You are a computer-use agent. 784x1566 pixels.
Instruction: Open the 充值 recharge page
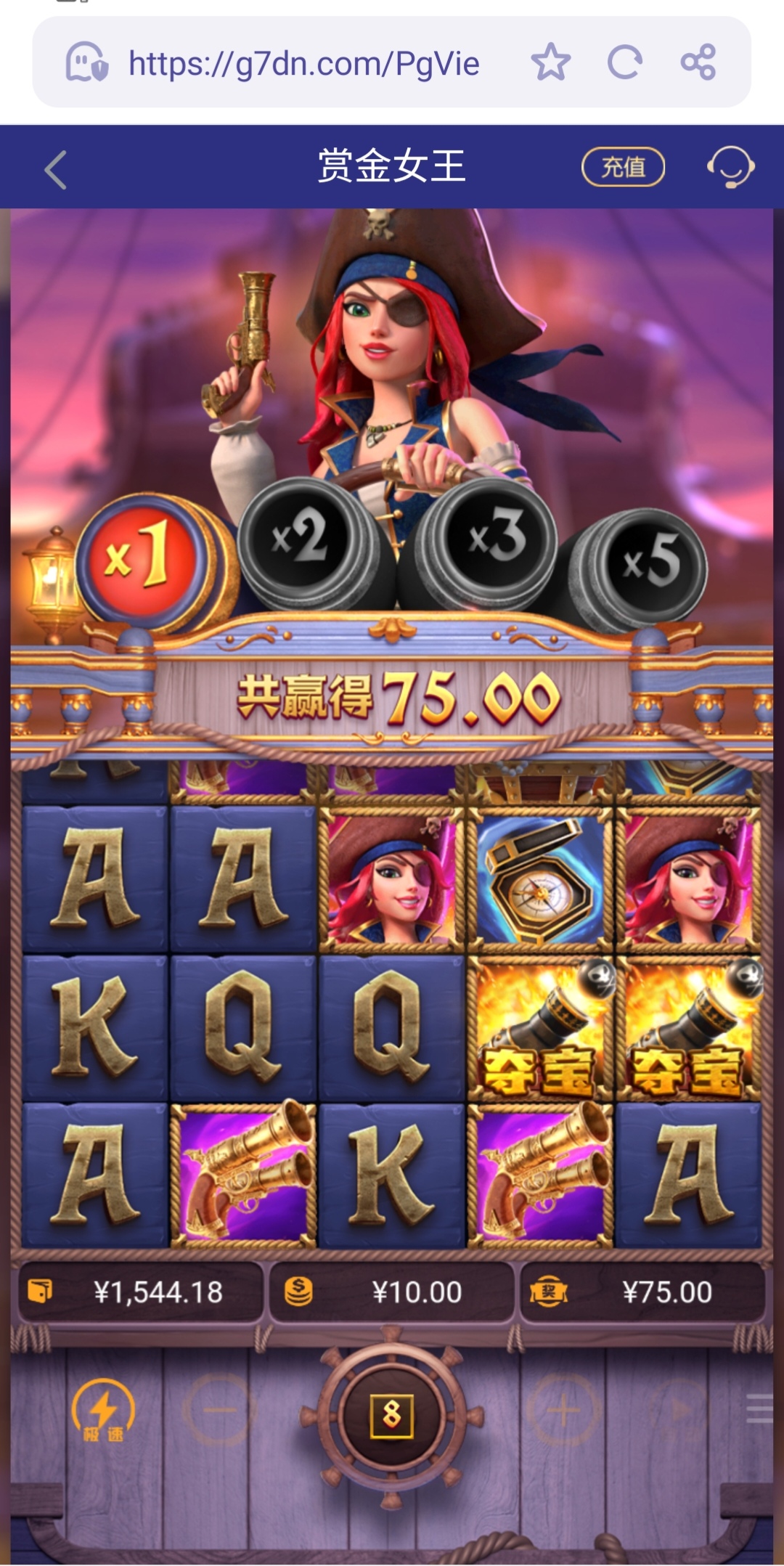pos(623,167)
